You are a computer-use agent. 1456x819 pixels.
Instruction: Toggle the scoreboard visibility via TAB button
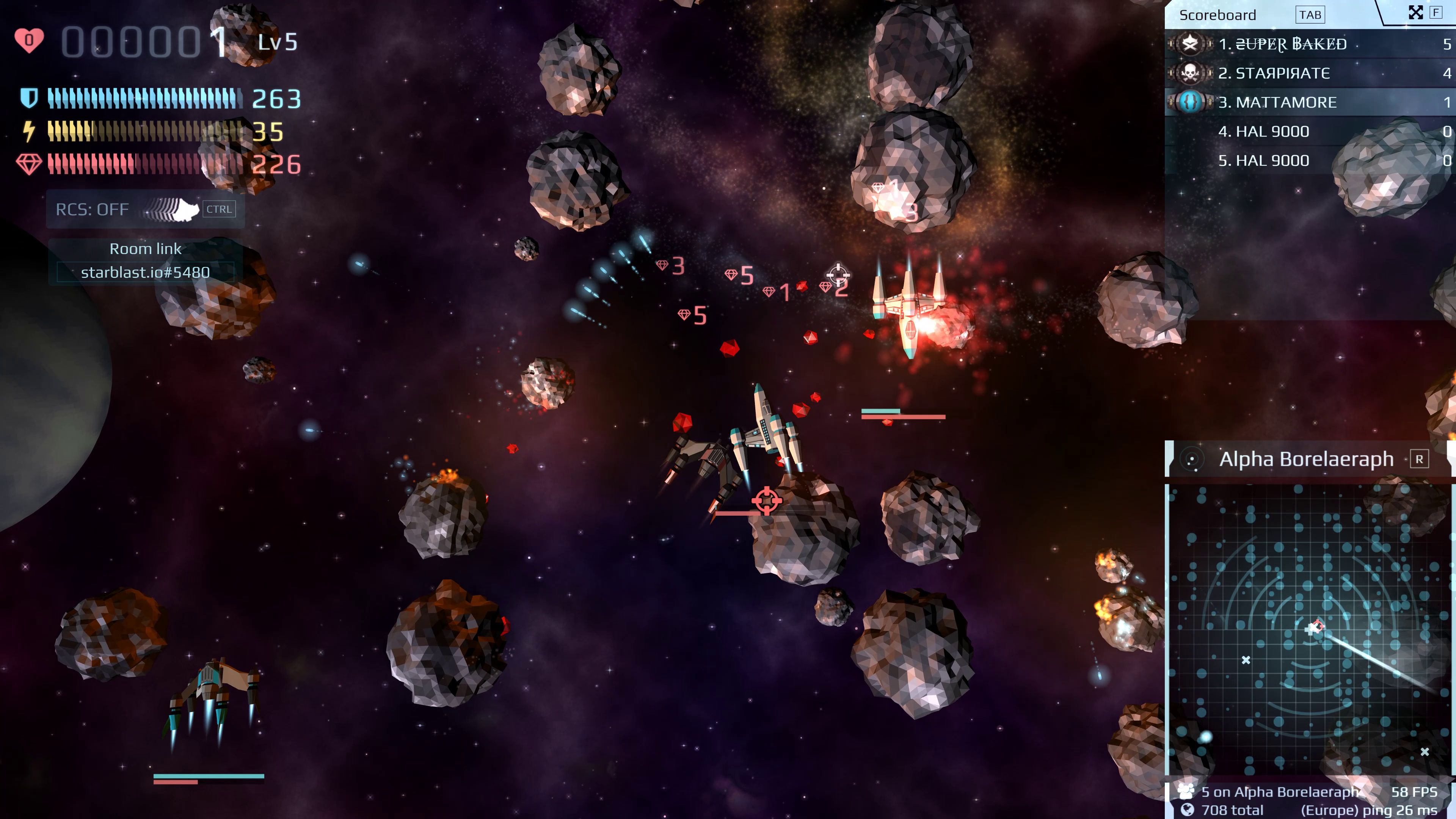[x=1310, y=14]
